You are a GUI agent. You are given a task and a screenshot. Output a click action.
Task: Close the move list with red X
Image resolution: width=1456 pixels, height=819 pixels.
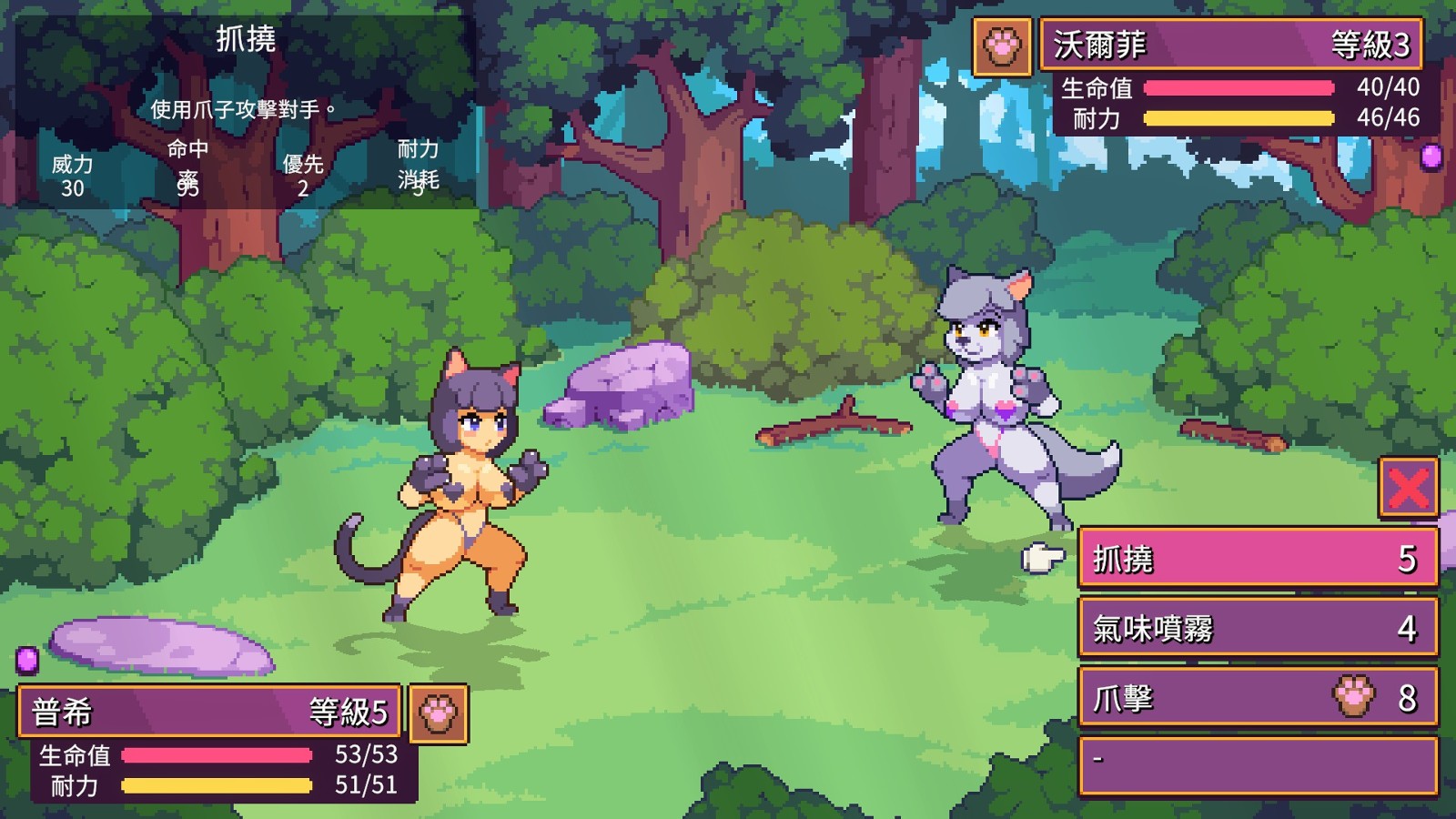click(1408, 488)
